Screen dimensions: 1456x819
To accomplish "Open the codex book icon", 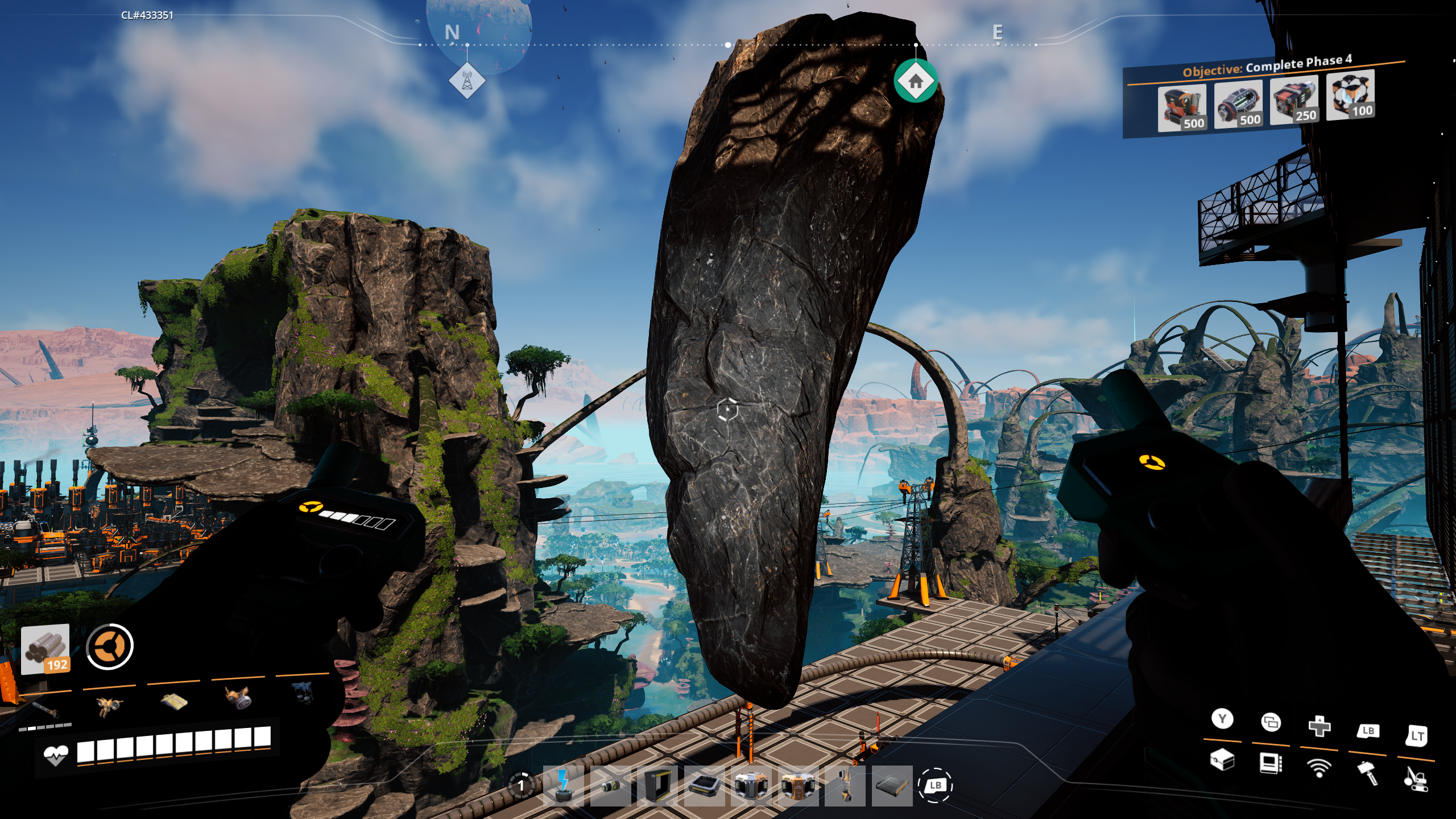I will point(1271,763).
